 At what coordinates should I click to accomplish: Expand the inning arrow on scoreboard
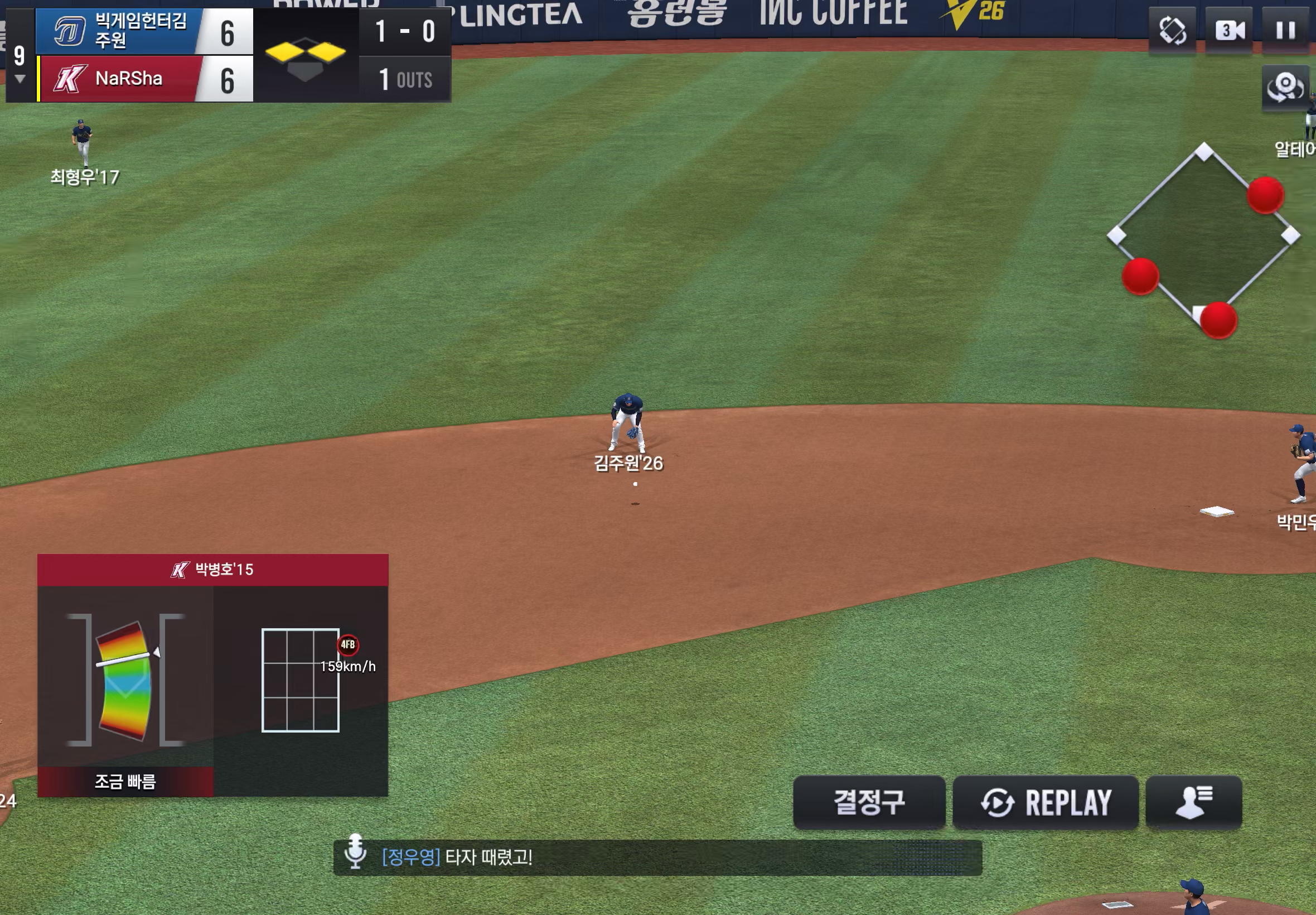(x=20, y=79)
